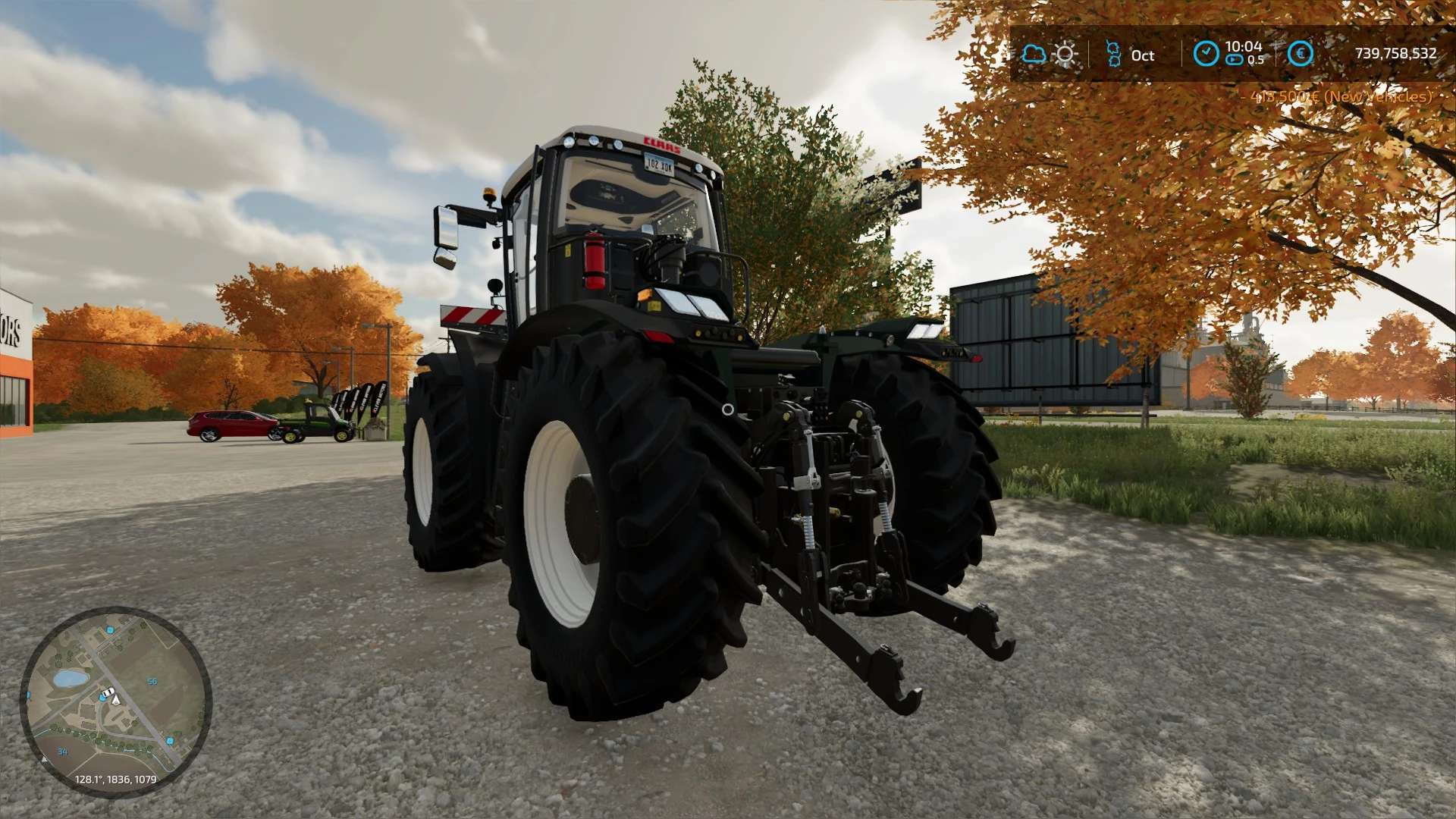Screen dimensions: 1456x819
Task: Select the sun weather icon
Action: (x=1065, y=54)
